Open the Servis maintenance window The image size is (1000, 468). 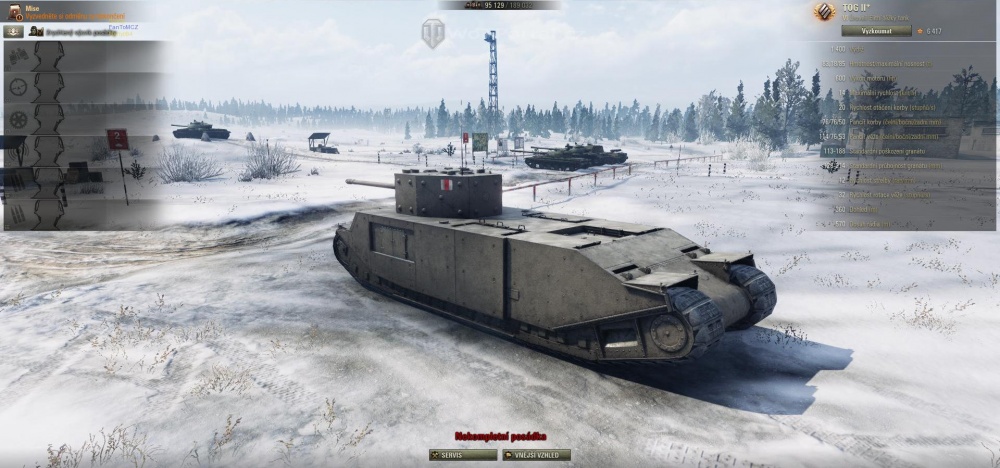[463, 455]
